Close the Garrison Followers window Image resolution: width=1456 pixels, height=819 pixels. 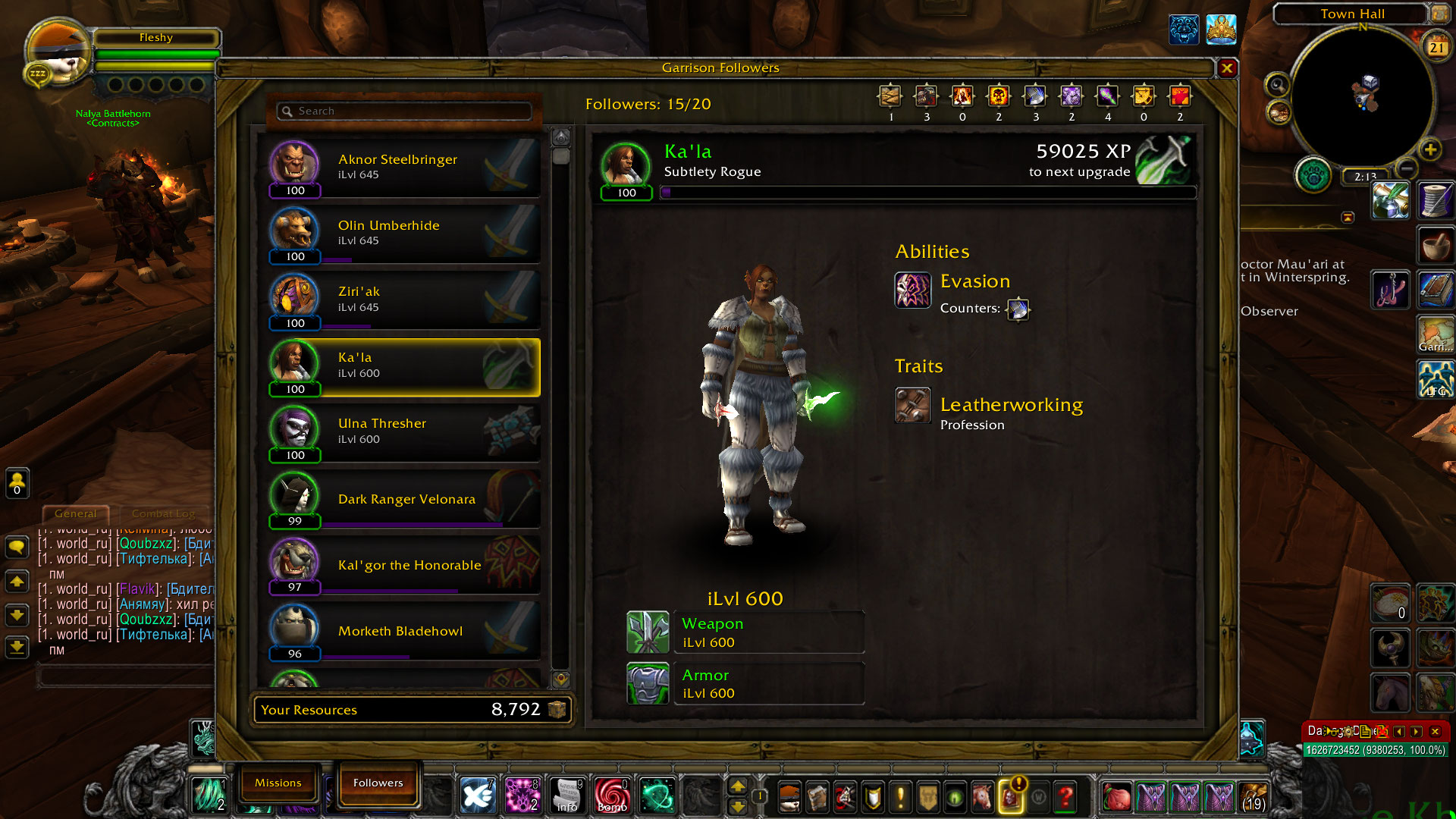coord(1227,68)
